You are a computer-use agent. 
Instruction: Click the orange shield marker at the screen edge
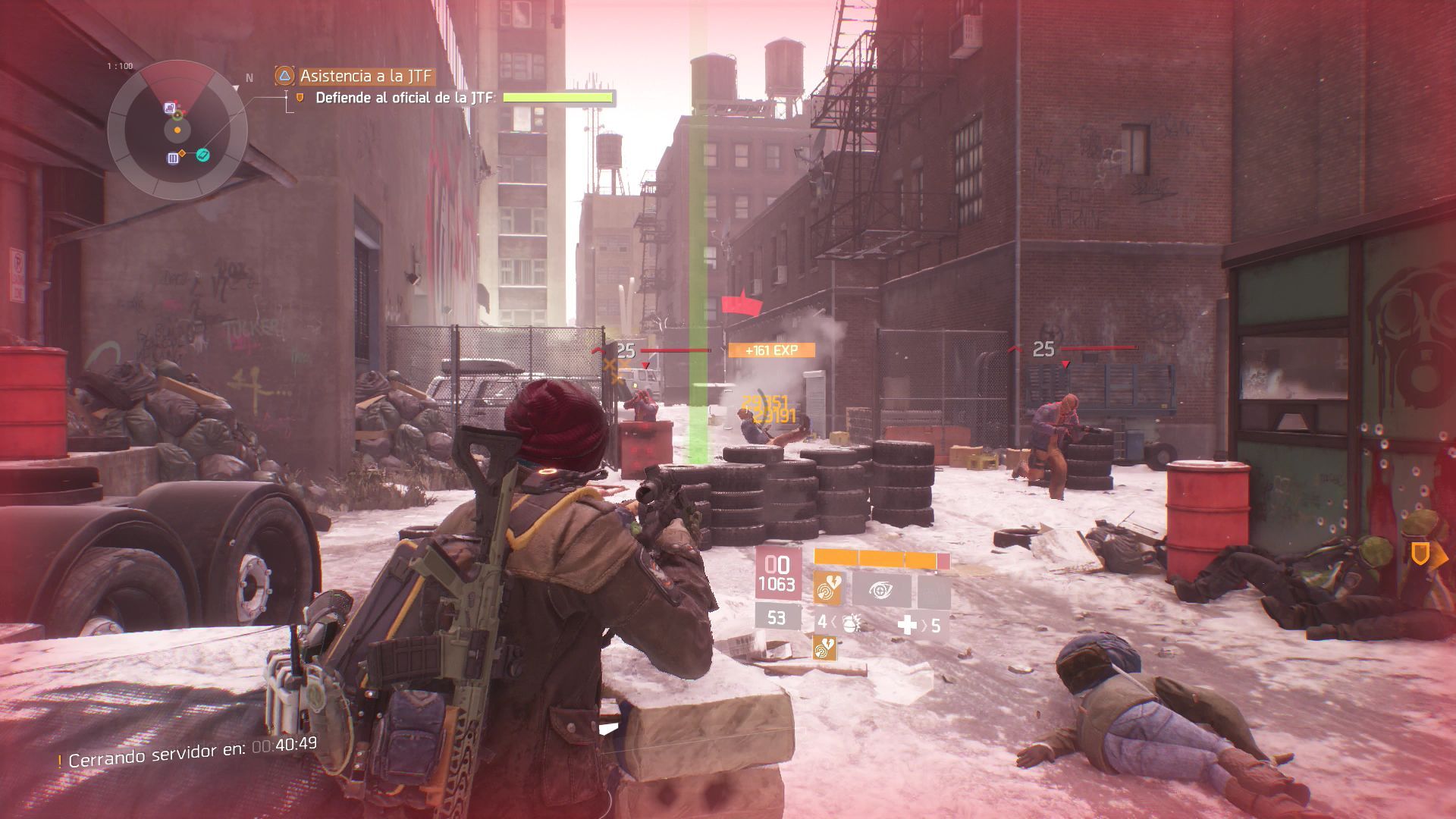[1420, 554]
